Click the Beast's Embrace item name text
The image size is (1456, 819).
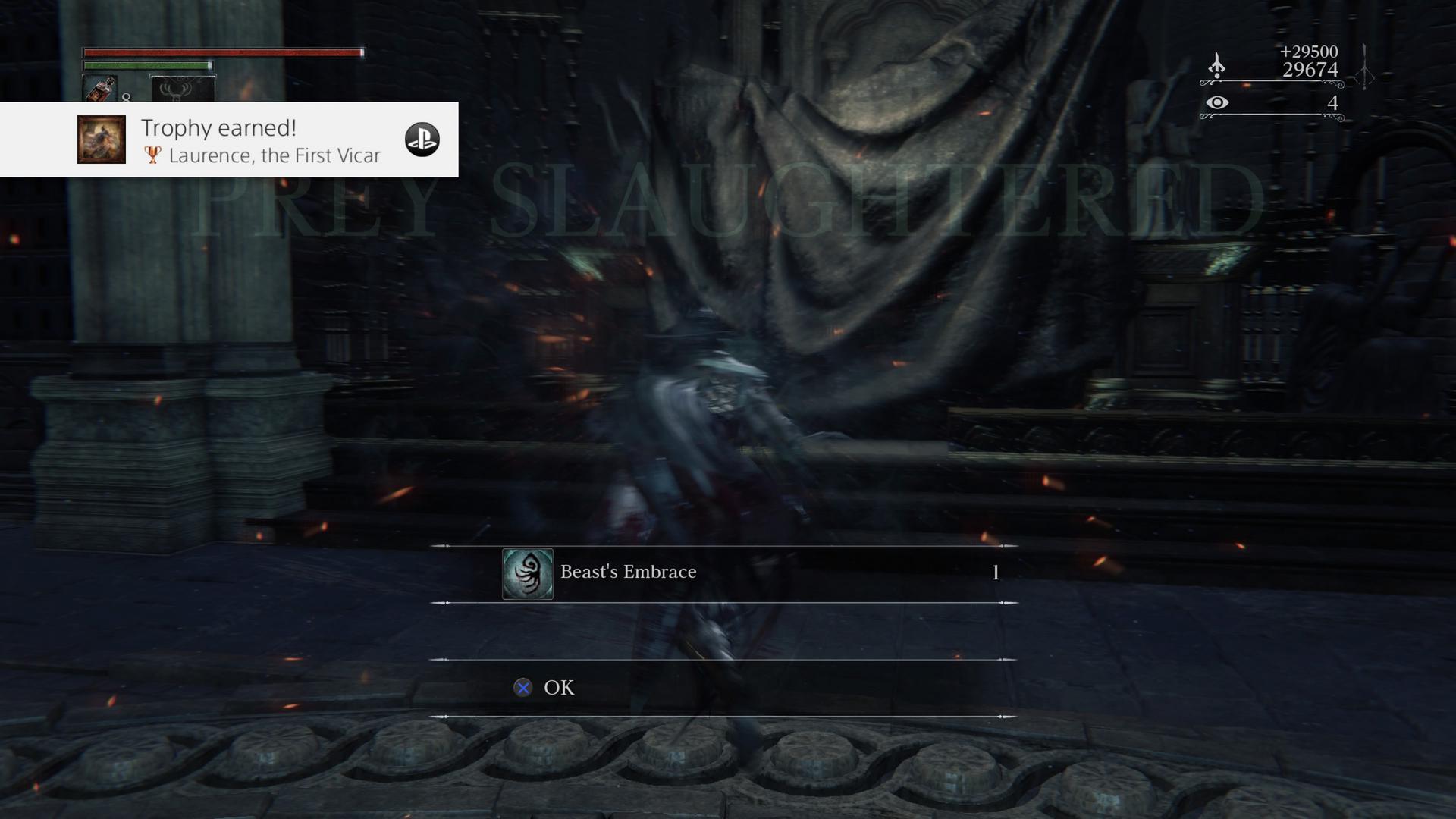(x=627, y=572)
